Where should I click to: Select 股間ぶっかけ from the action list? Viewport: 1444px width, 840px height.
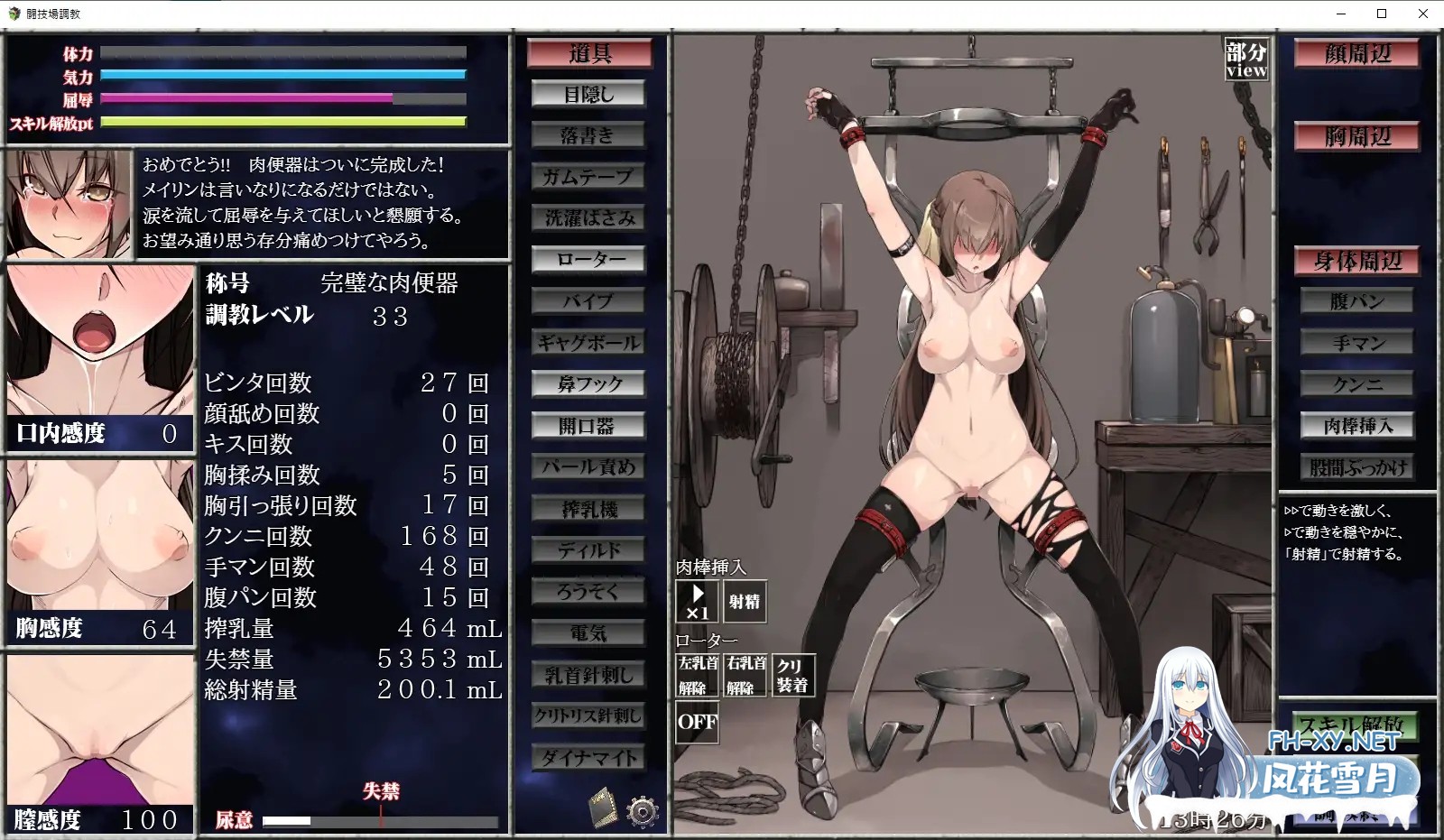pos(1358,466)
